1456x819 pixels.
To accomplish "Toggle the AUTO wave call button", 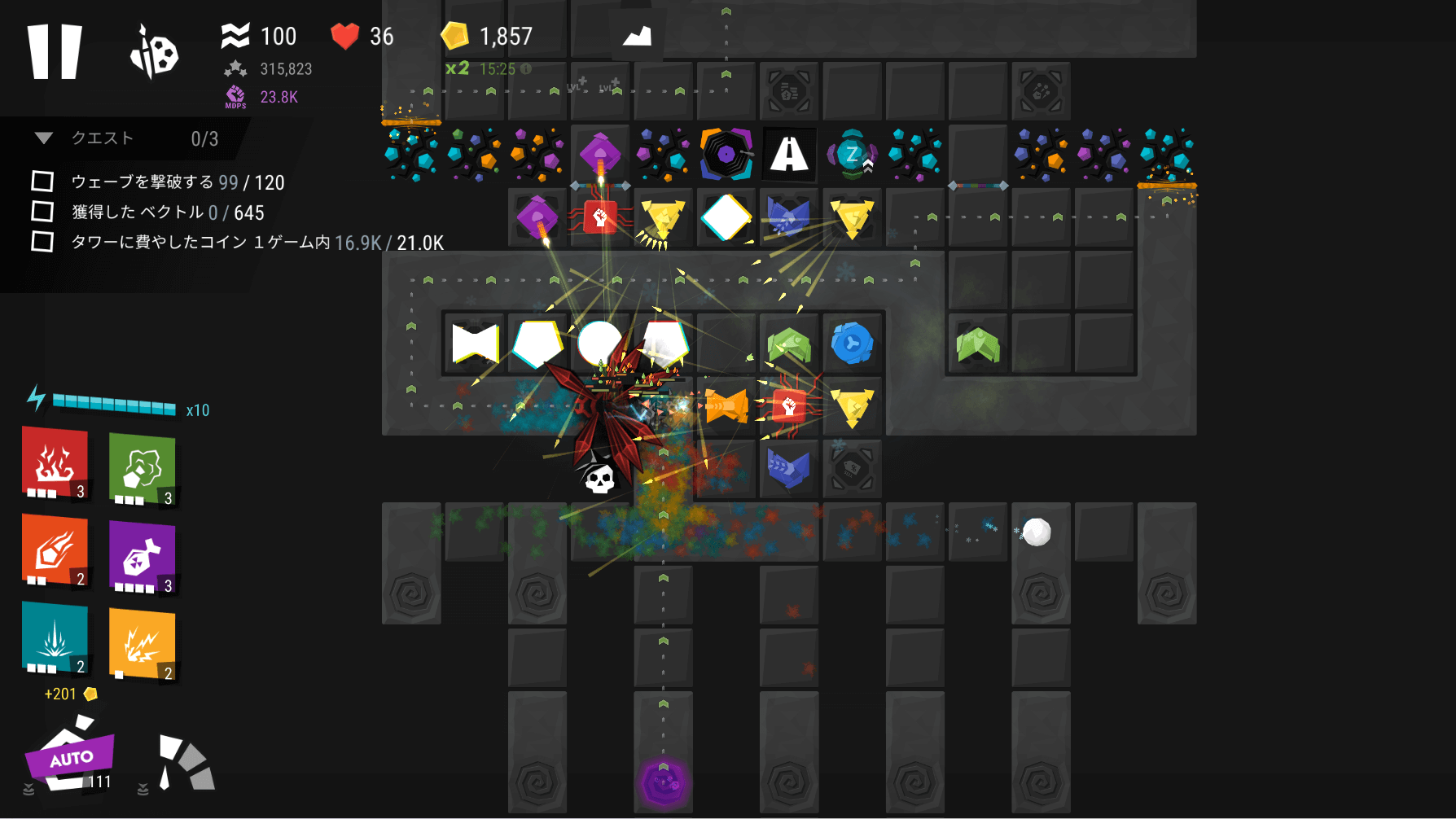I will click(x=71, y=758).
